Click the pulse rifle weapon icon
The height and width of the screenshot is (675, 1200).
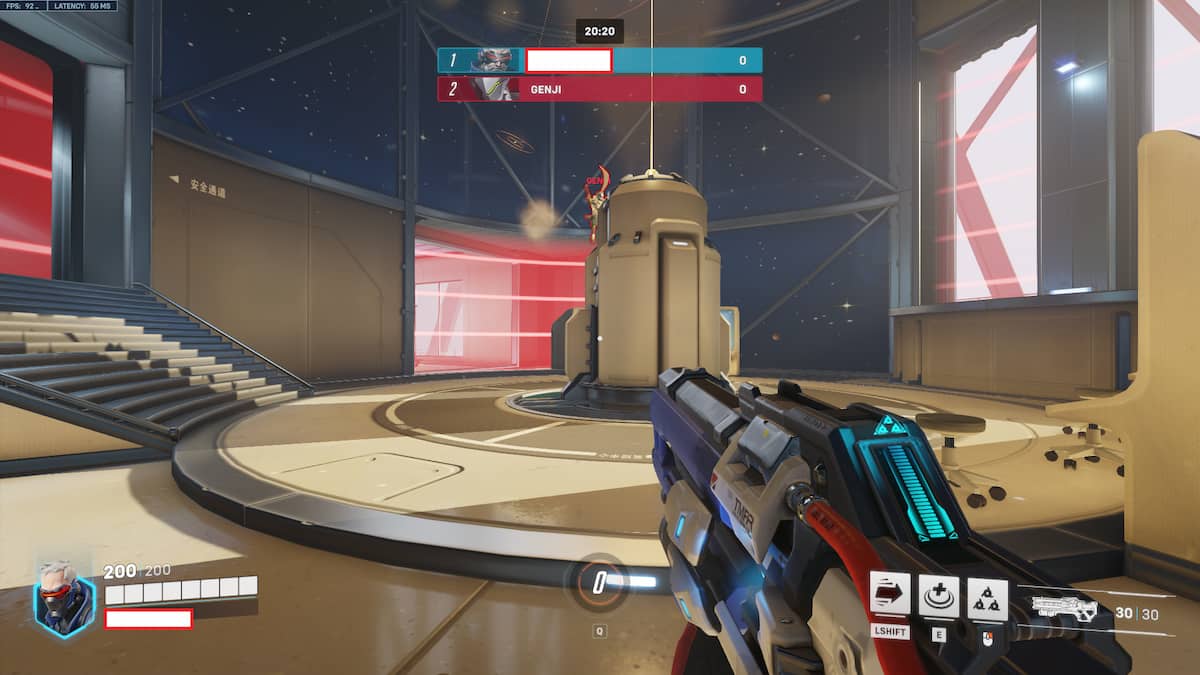tap(1065, 607)
